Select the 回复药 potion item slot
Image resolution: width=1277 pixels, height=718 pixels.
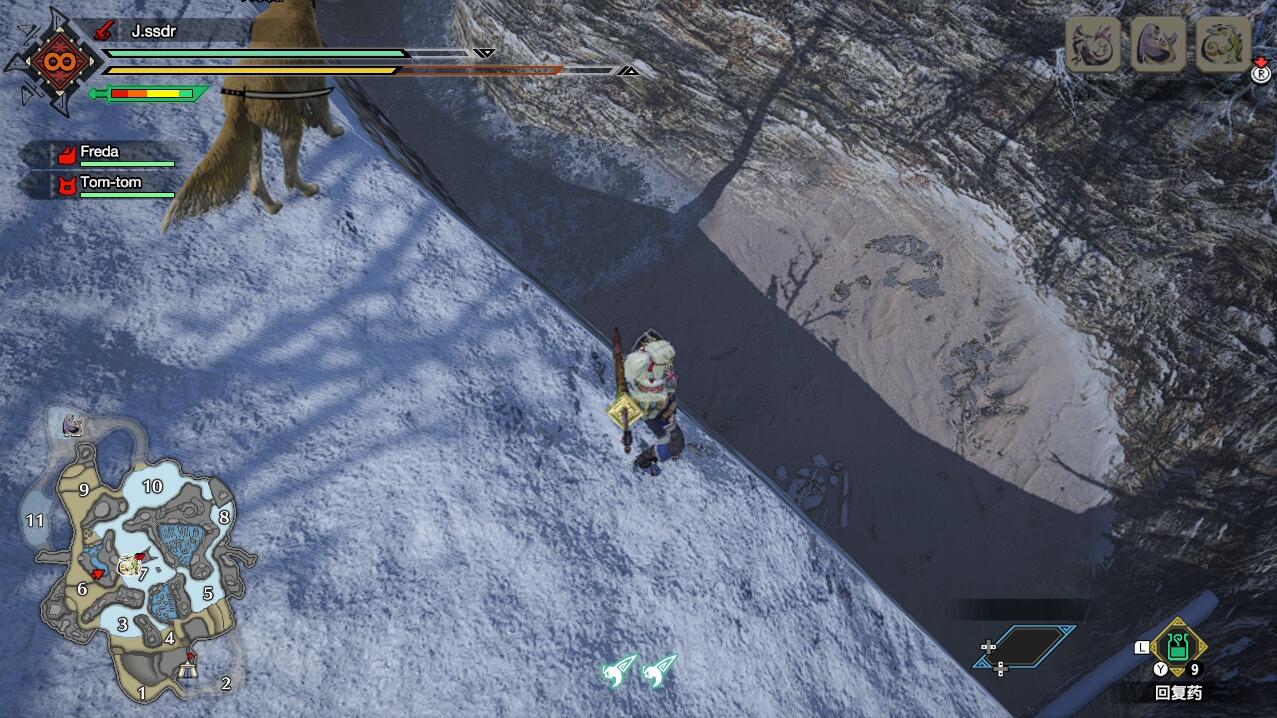(1178, 647)
